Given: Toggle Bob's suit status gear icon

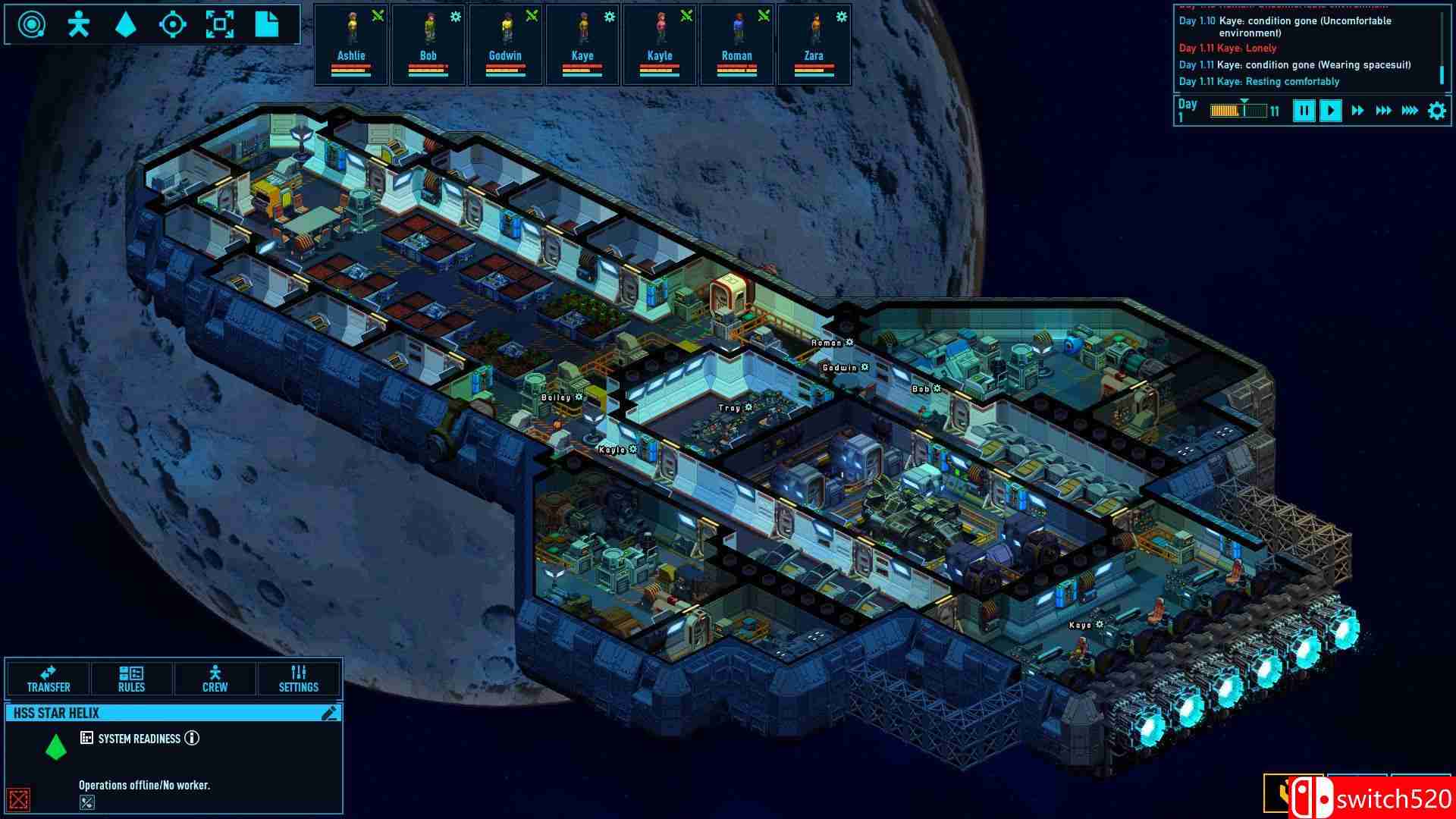Looking at the screenshot, I should [455, 16].
